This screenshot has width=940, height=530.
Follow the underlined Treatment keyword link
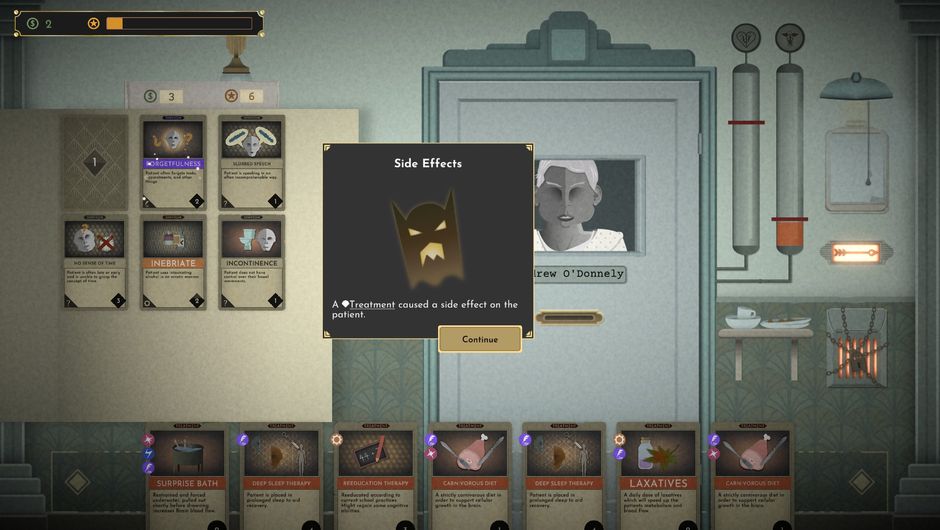[x=372, y=304]
